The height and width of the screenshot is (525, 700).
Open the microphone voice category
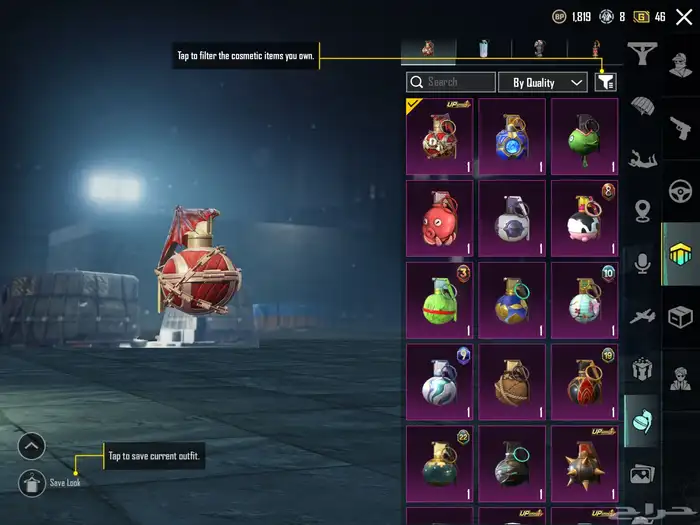click(x=641, y=263)
